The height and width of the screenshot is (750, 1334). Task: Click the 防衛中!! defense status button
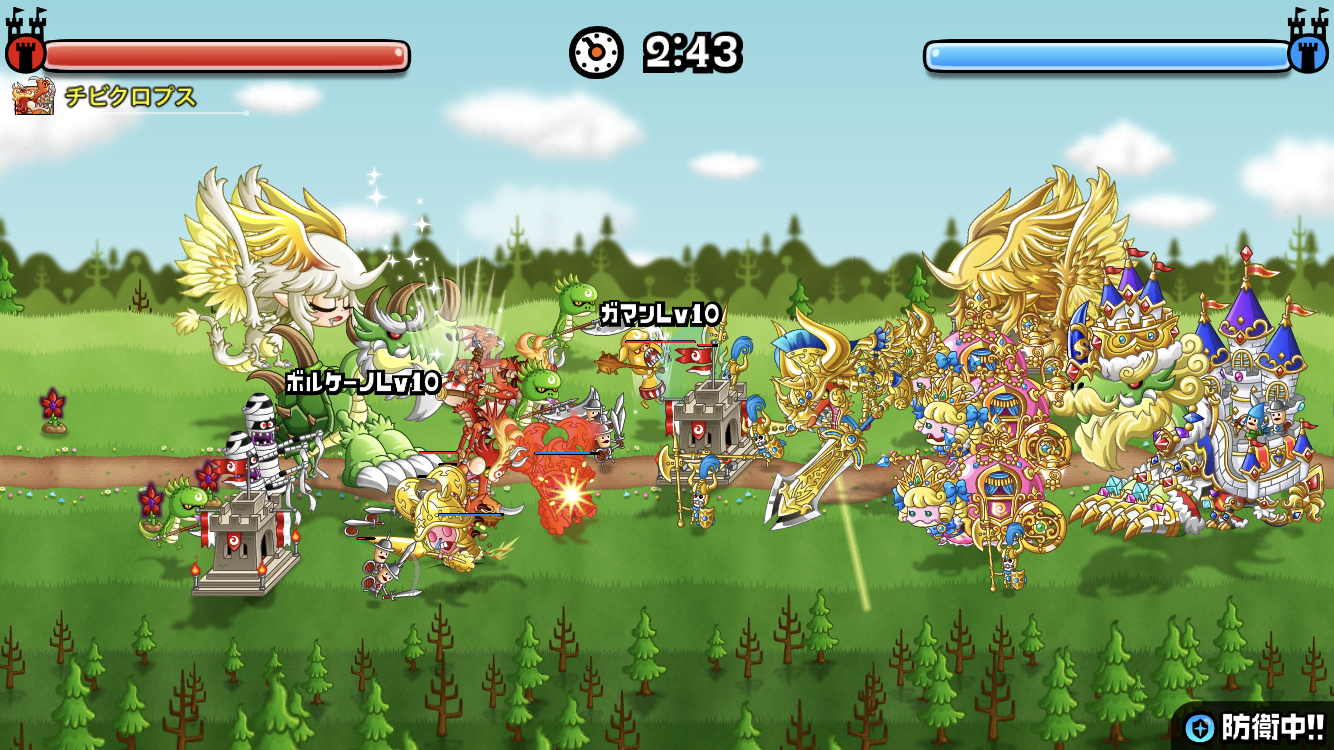pyautogui.click(x=1256, y=727)
